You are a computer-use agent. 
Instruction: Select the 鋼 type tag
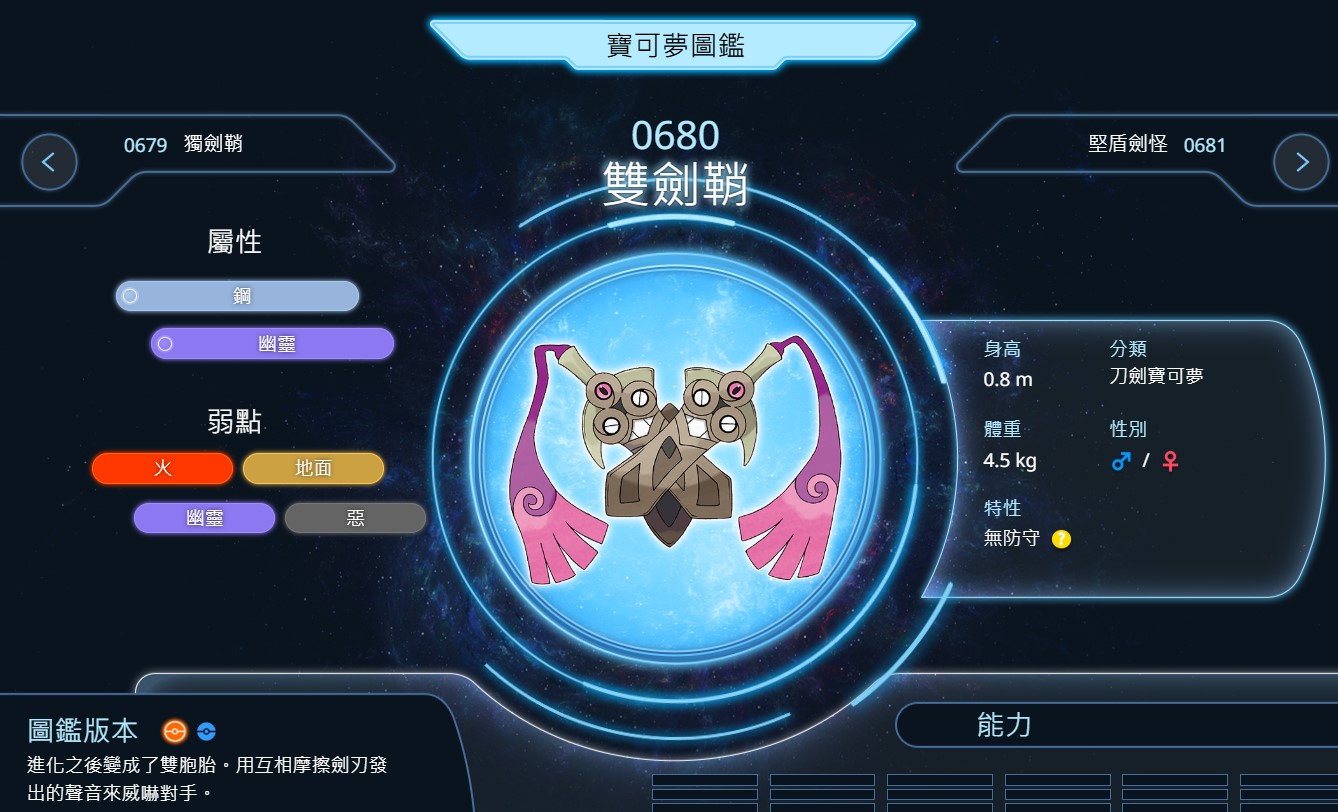[238, 296]
